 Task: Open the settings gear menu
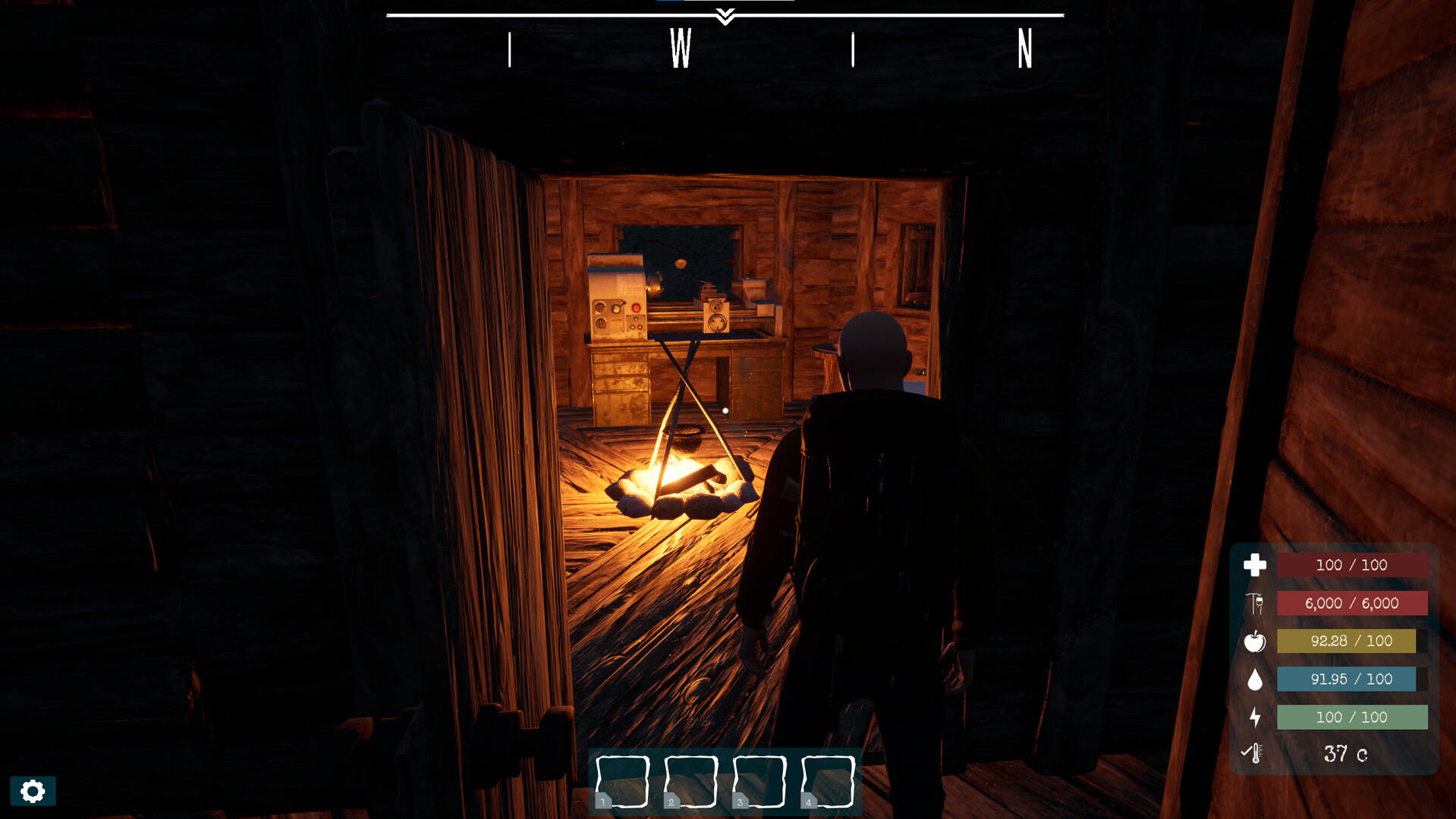(x=32, y=791)
